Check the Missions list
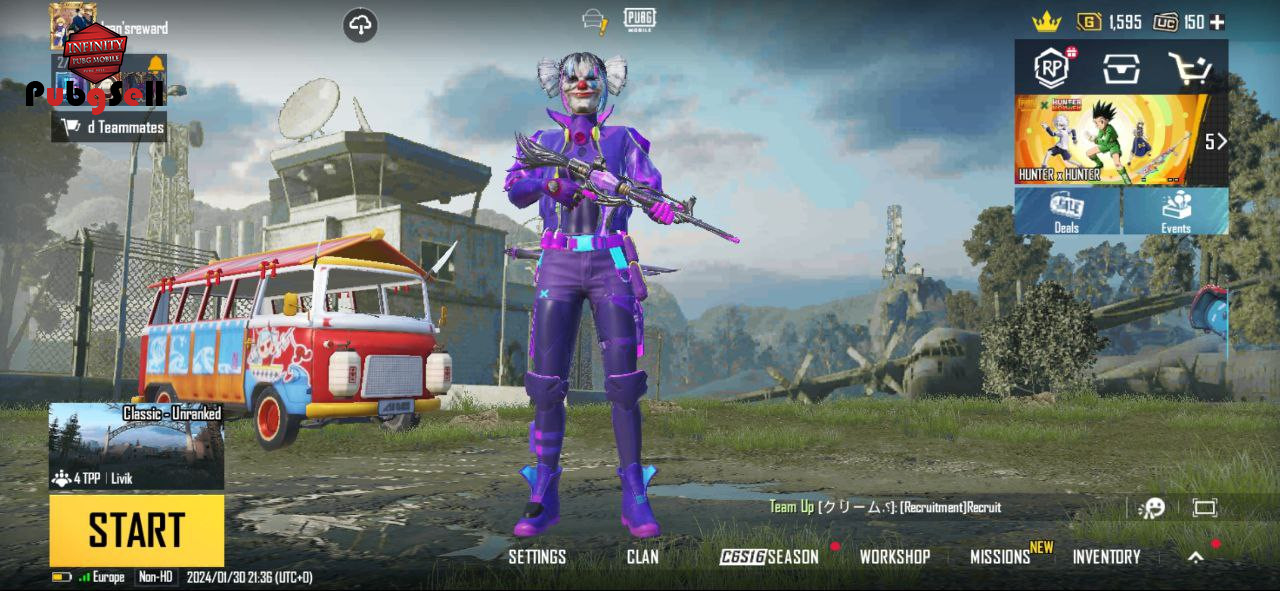The height and width of the screenshot is (591, 1280). pos(1000,557)
